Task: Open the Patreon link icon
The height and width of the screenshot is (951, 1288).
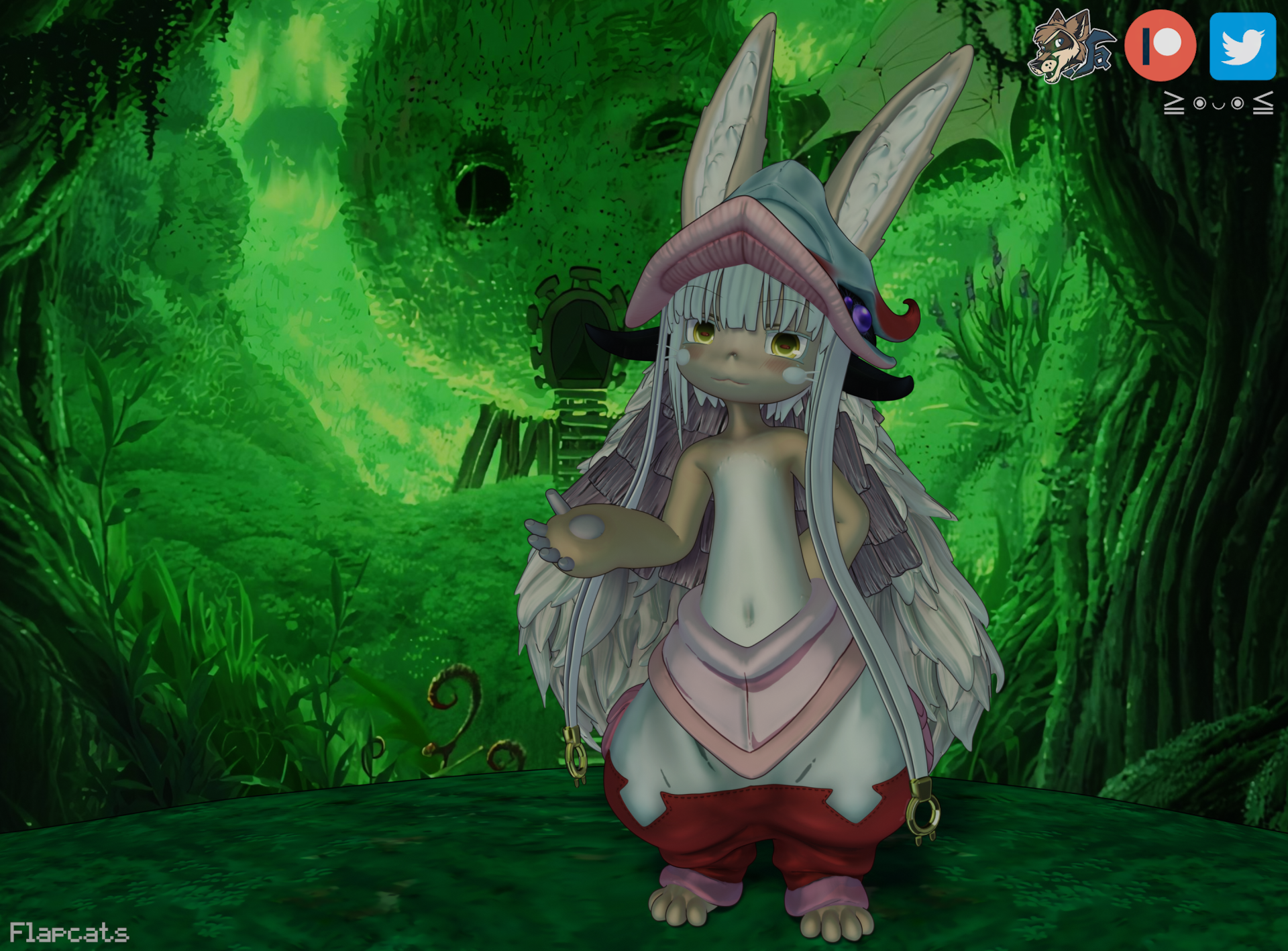Action: coord(1160,46)
